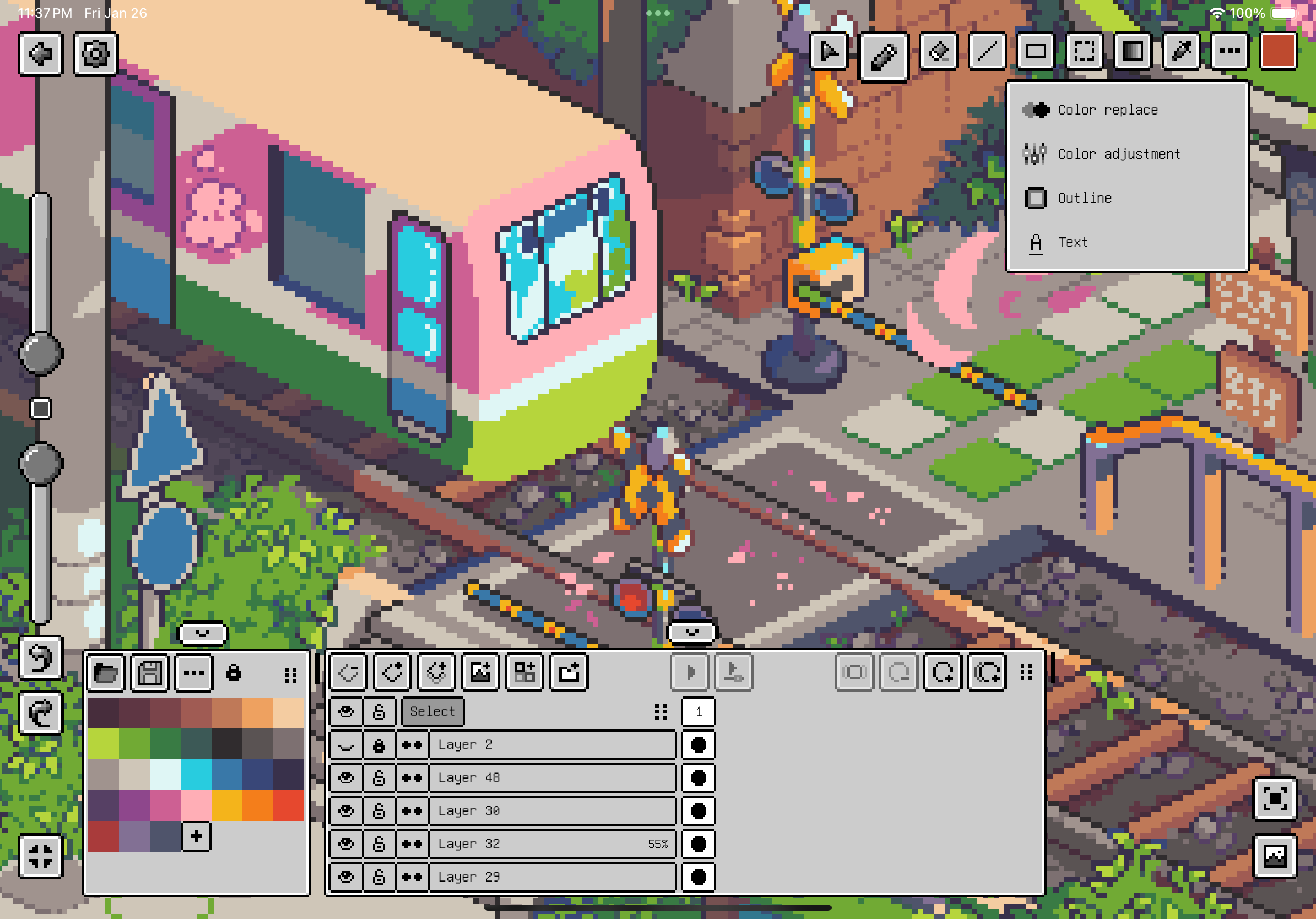
Task: Select the rectangle shape tool
Action: 1035,52
